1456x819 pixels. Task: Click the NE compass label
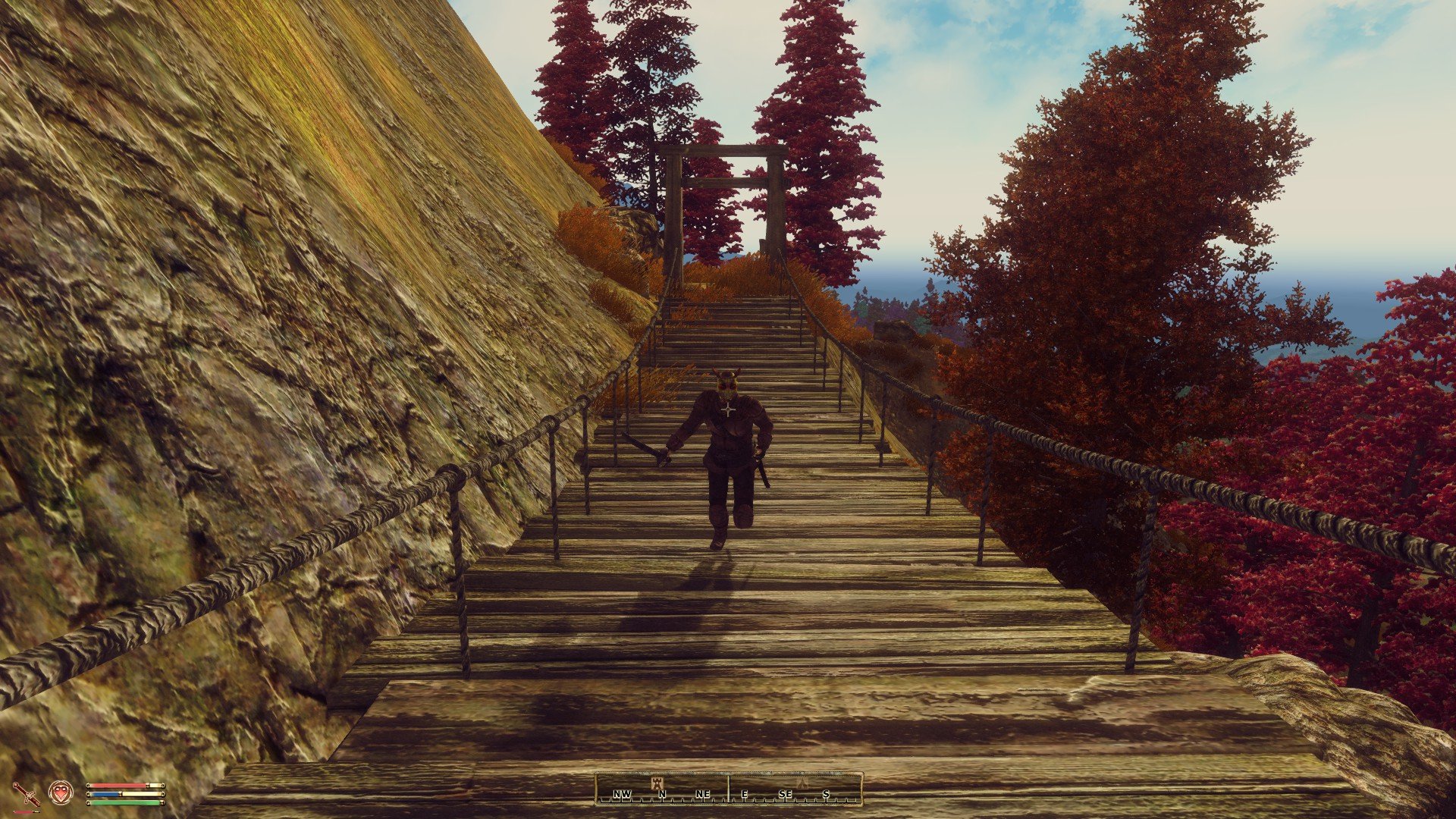703,794
